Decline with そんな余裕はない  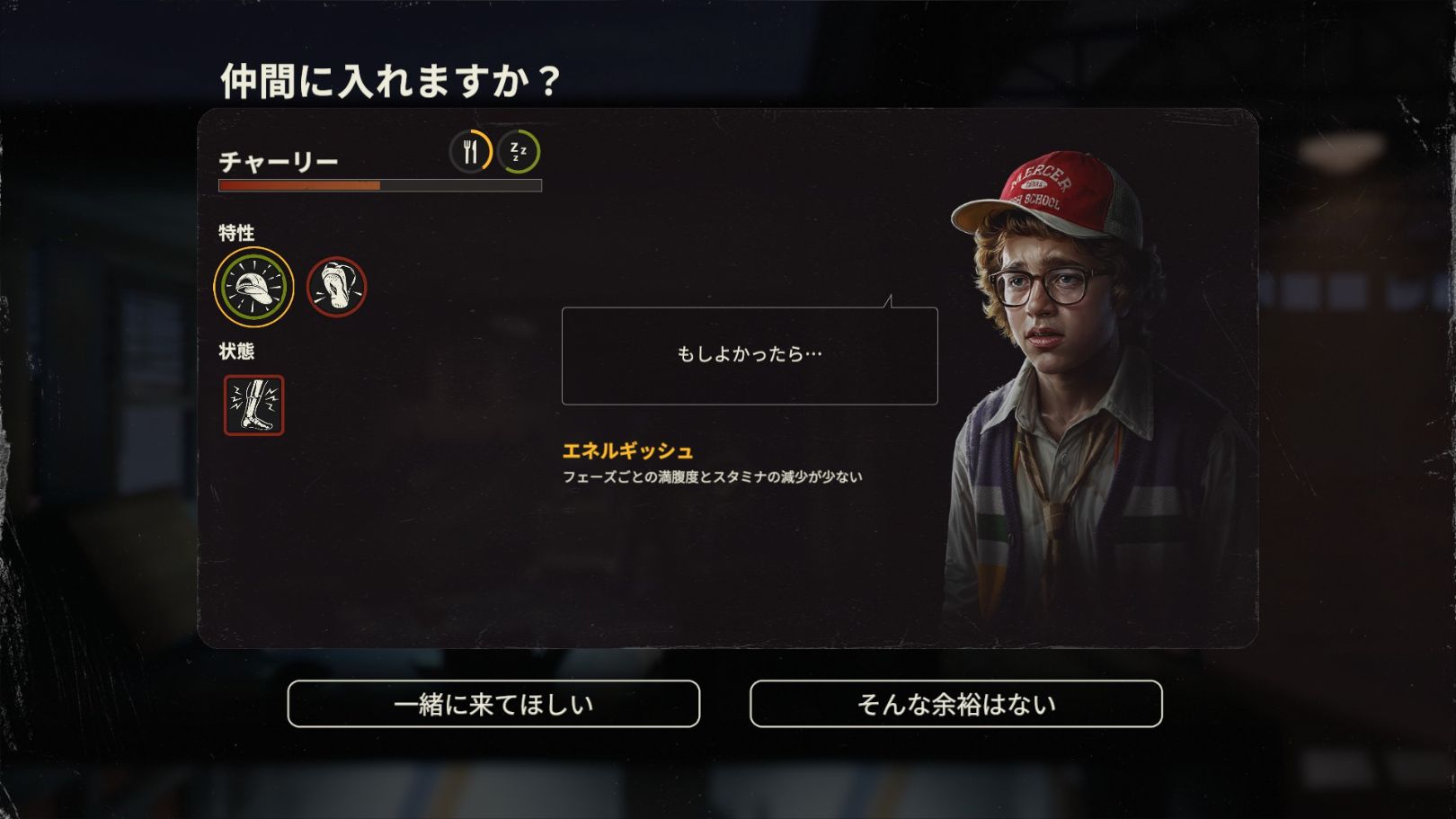[x=955, y=704]
